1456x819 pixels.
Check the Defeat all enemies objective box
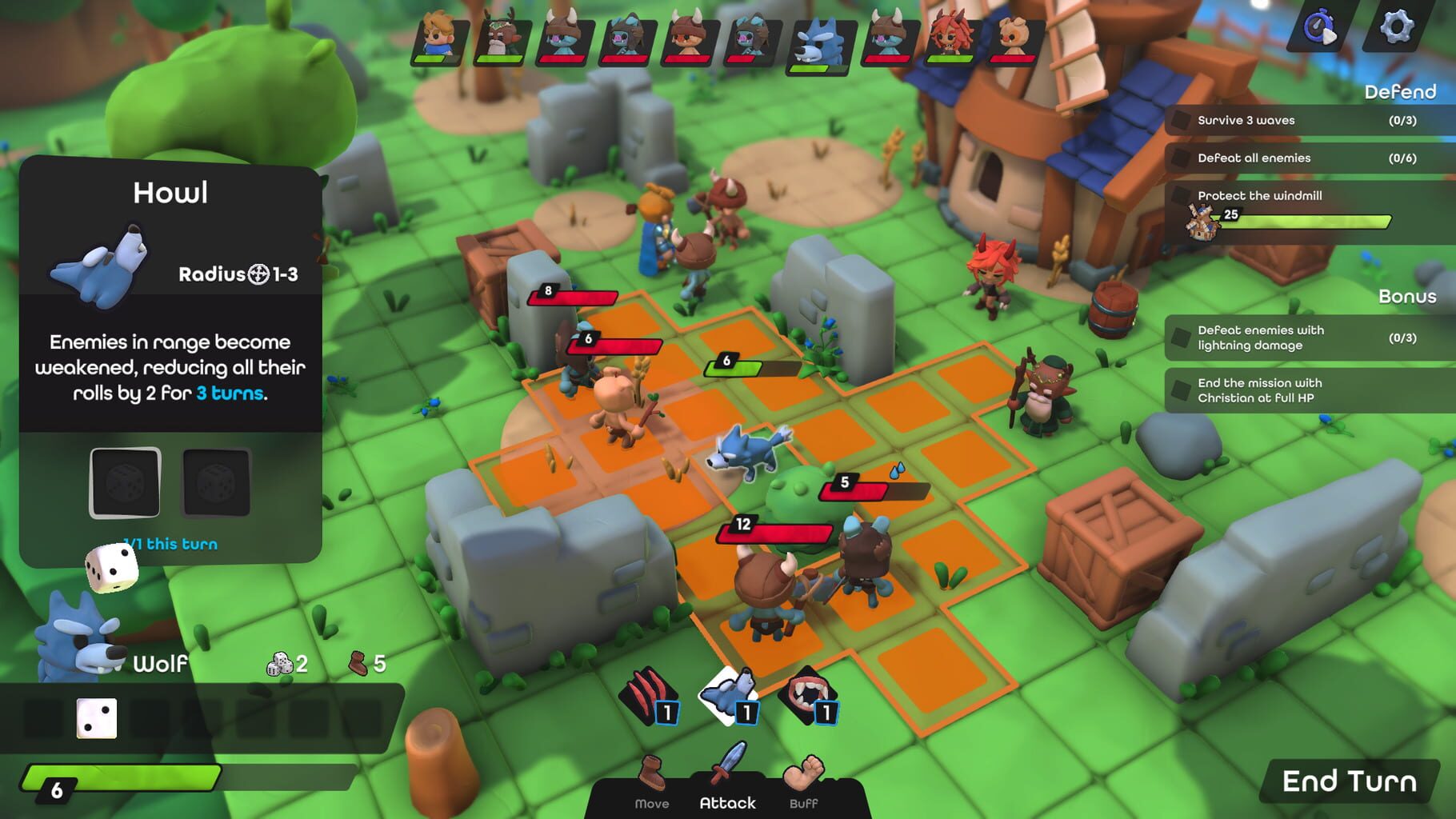pos(1179,158)
